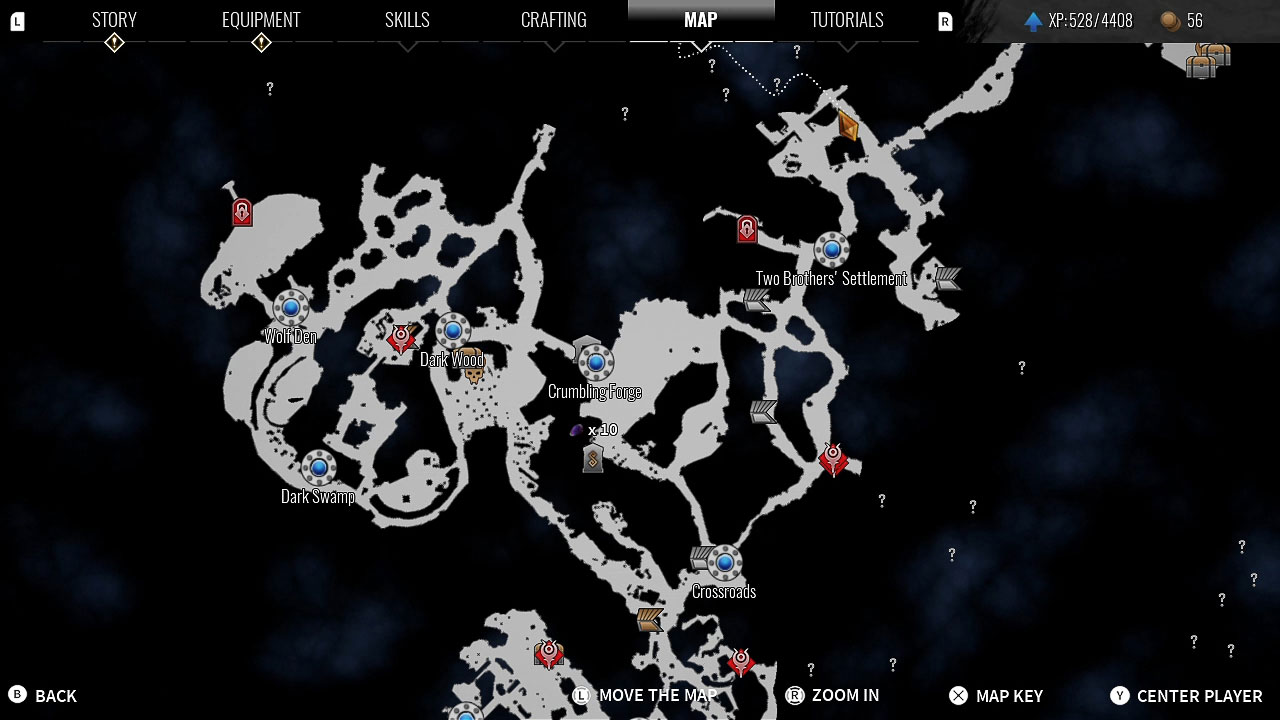
Task: Open the Crumbling Forge waypoint marker
Action: click(596, 364)
